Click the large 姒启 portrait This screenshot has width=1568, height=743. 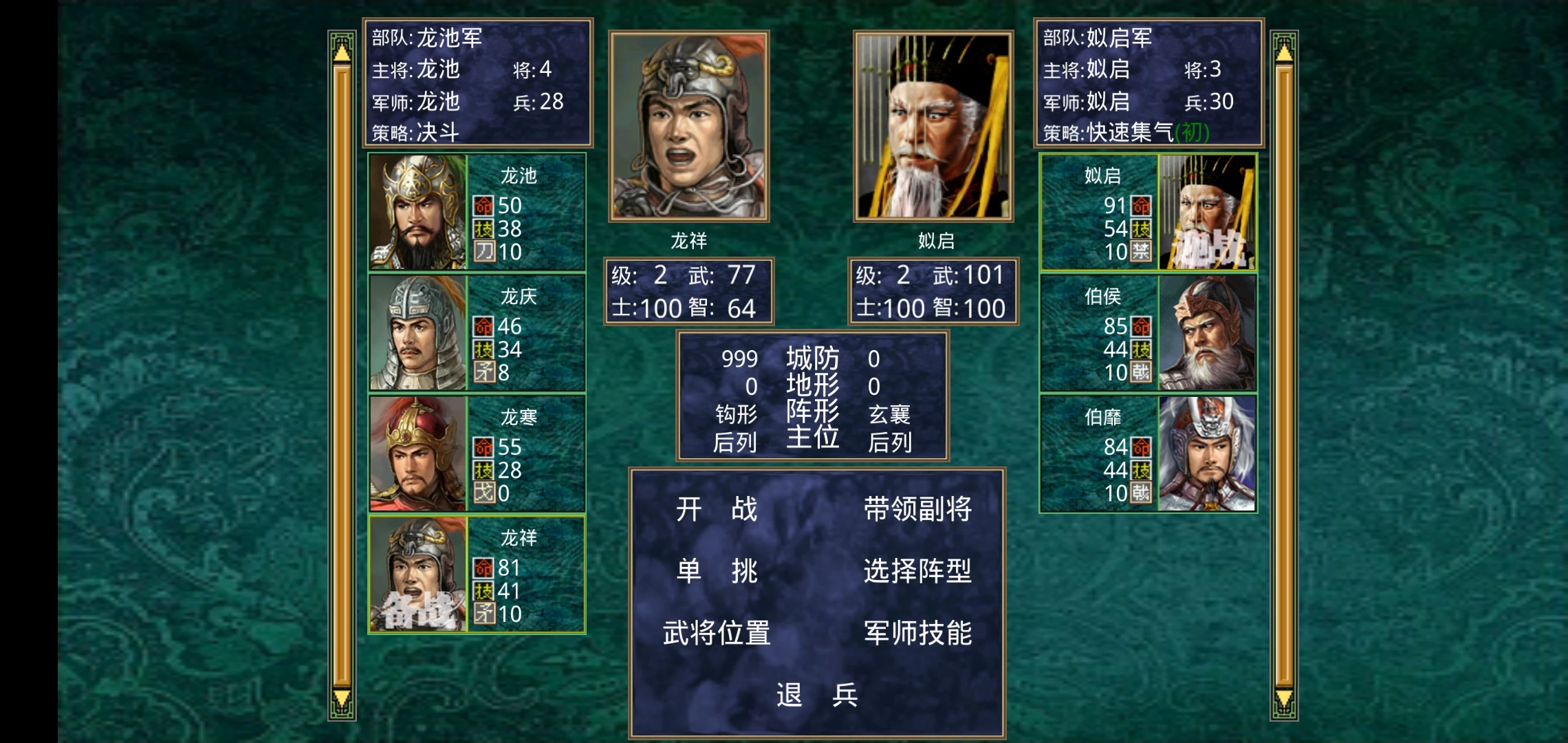coord(933,127)
